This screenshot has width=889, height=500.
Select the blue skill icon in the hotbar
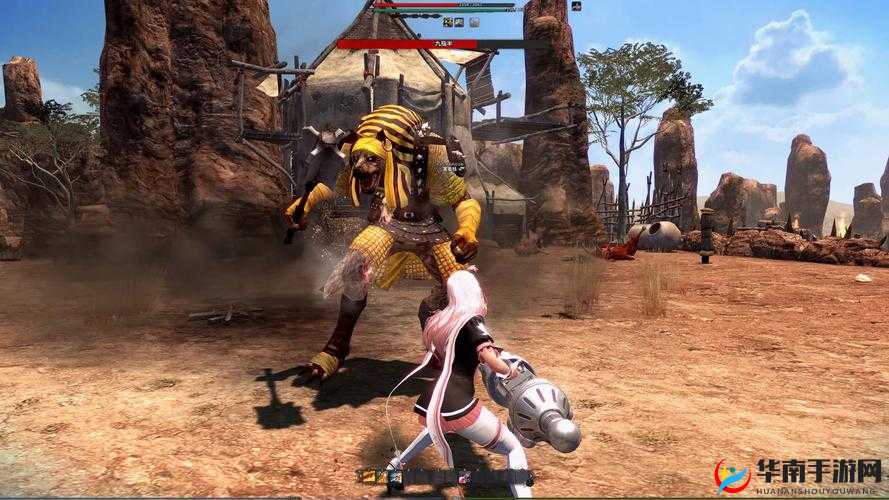tap(395, 478)
